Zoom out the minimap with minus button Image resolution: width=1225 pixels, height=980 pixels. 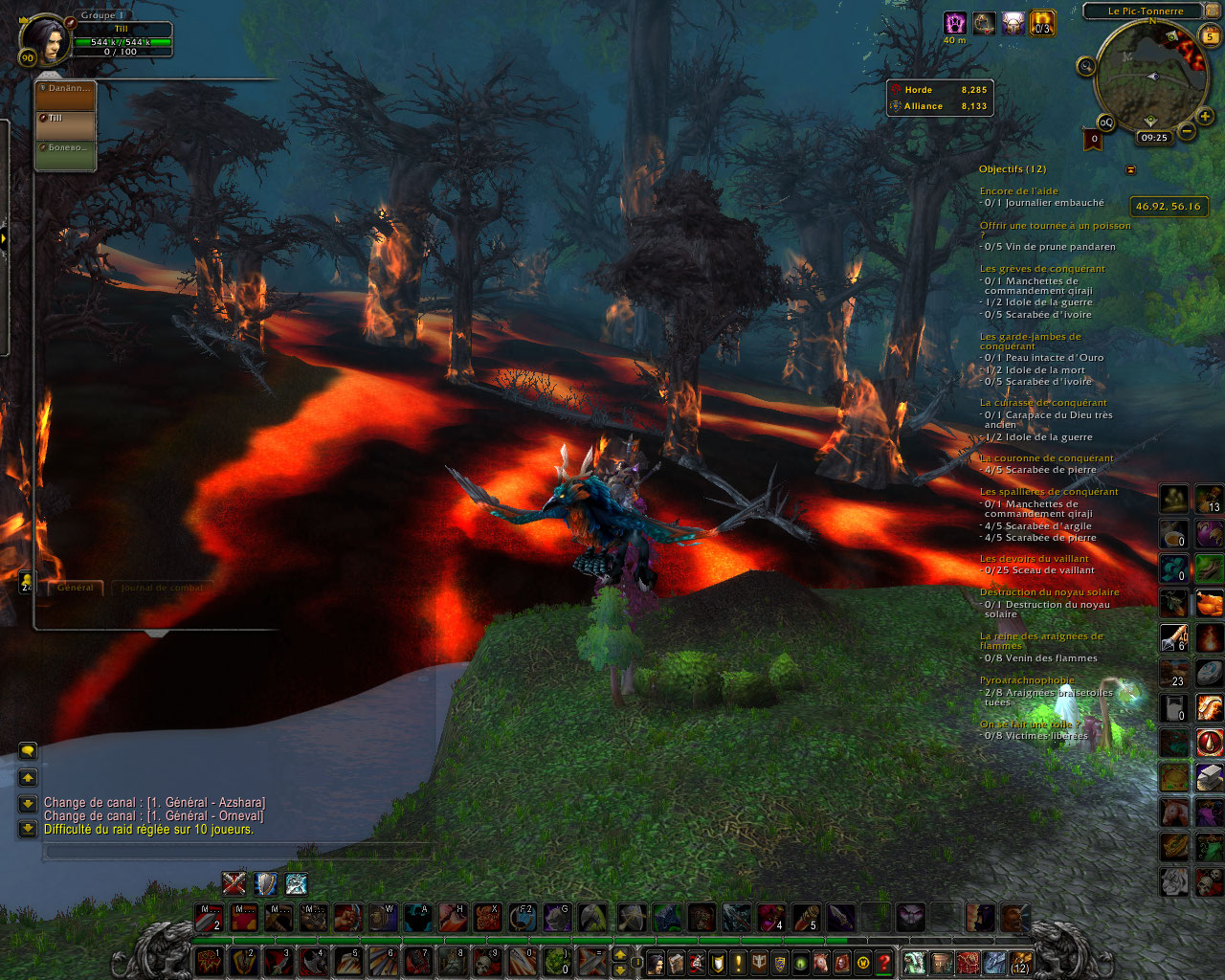(x=1187, y=131)
